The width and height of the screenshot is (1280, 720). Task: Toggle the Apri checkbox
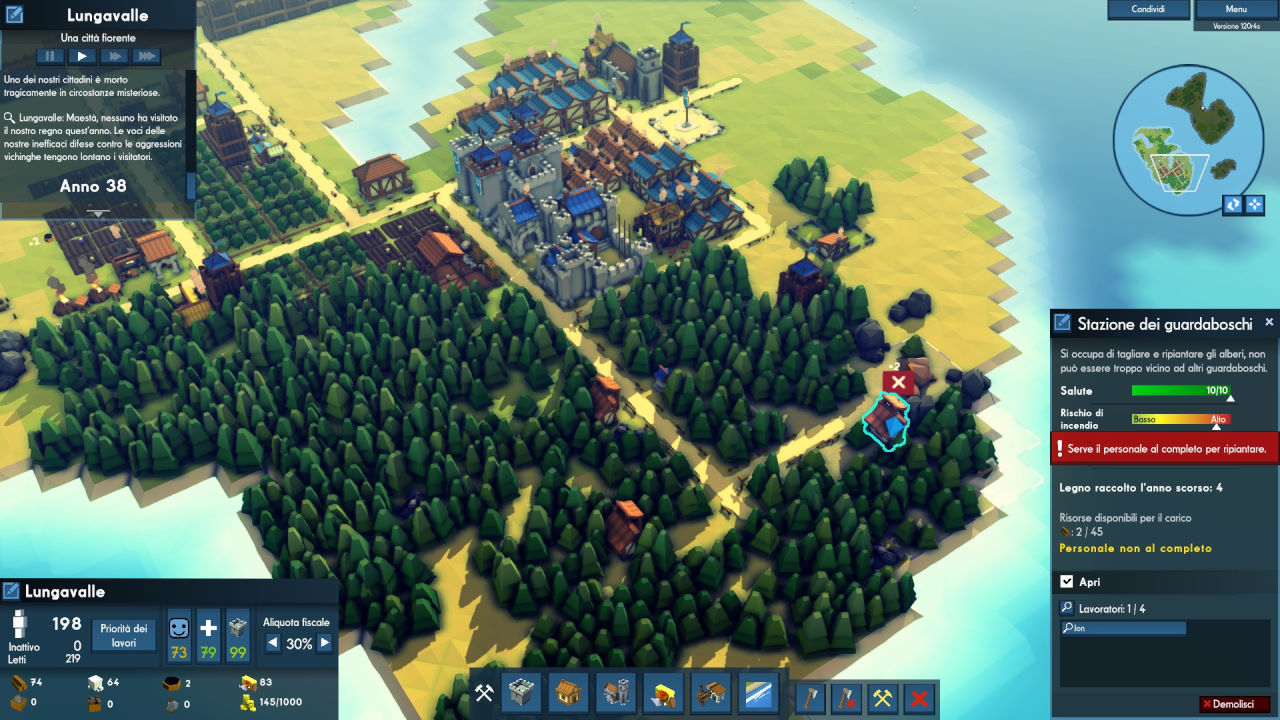(1066, 582)
